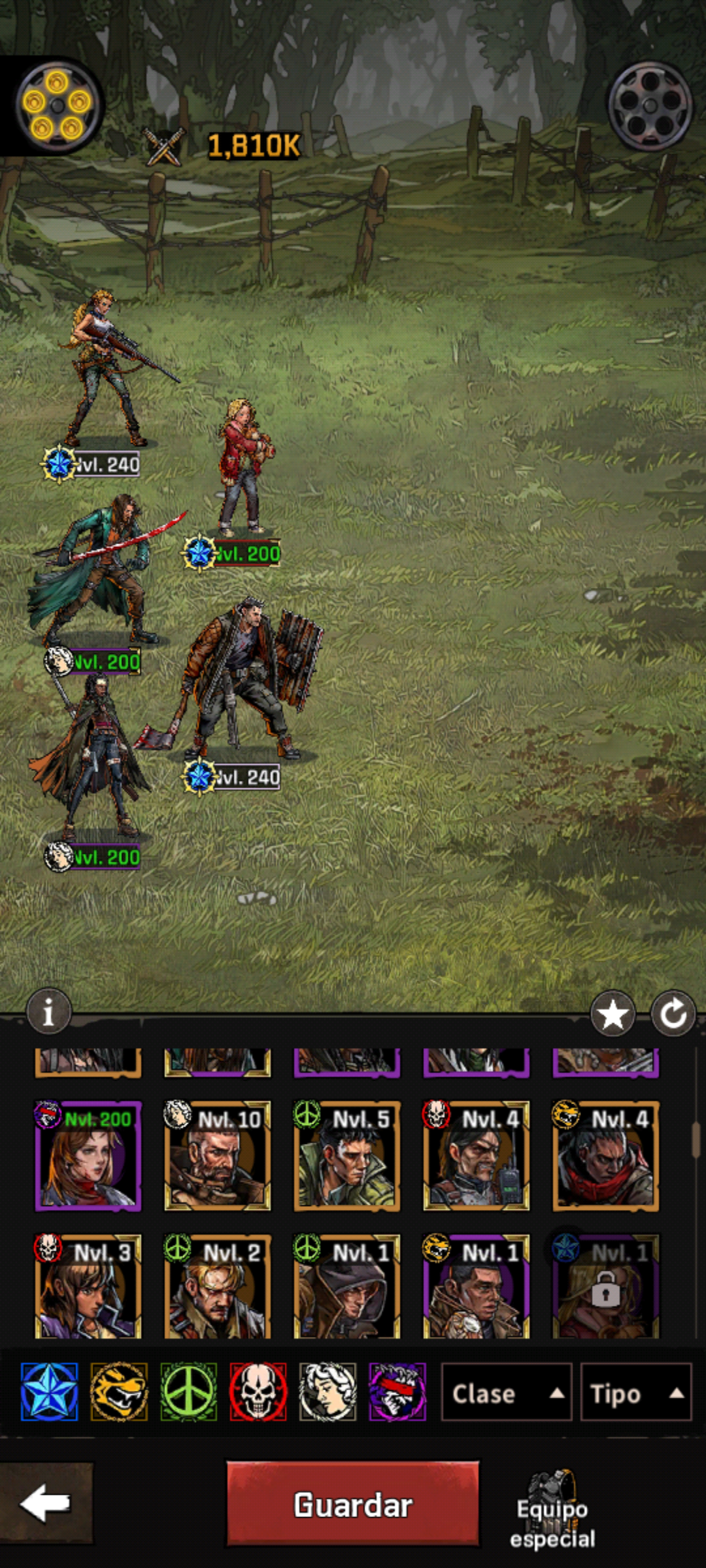This screenshot has width=706, height=1568.
Task: Filter heroes by the yellow tiger faction
Action: coord(119,1392)
